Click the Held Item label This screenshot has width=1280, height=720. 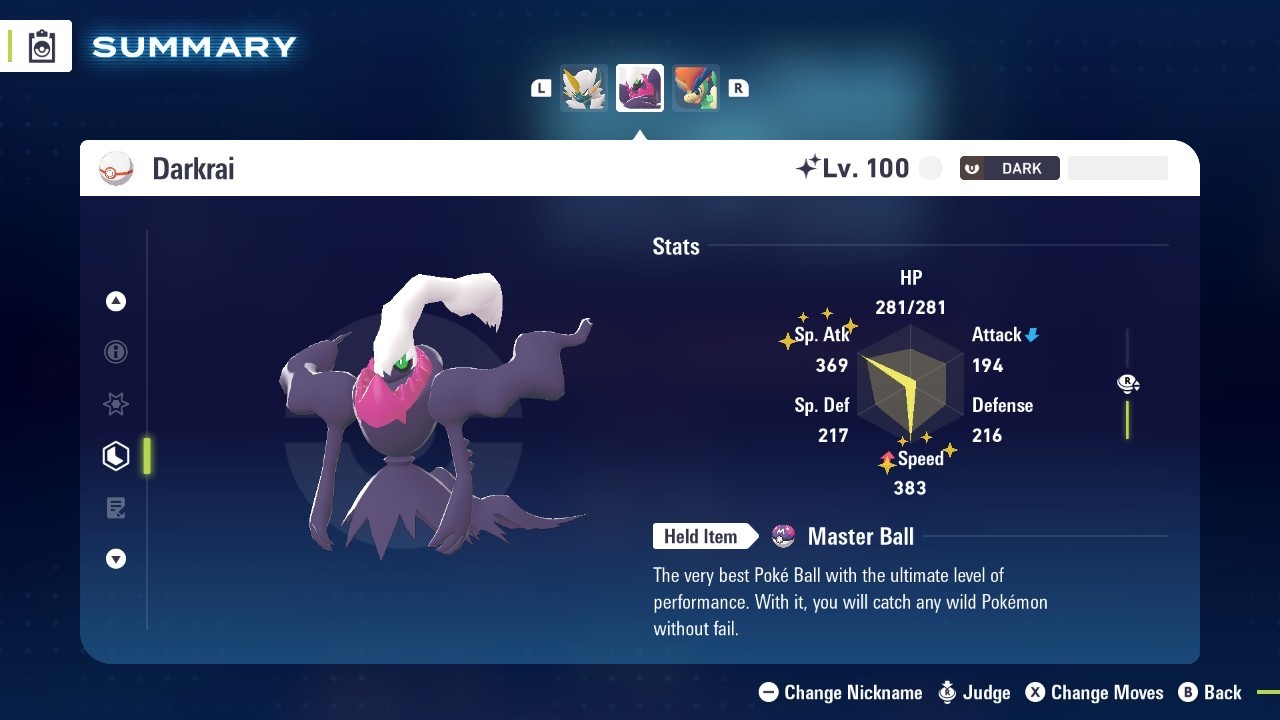(x=701, y=537)
